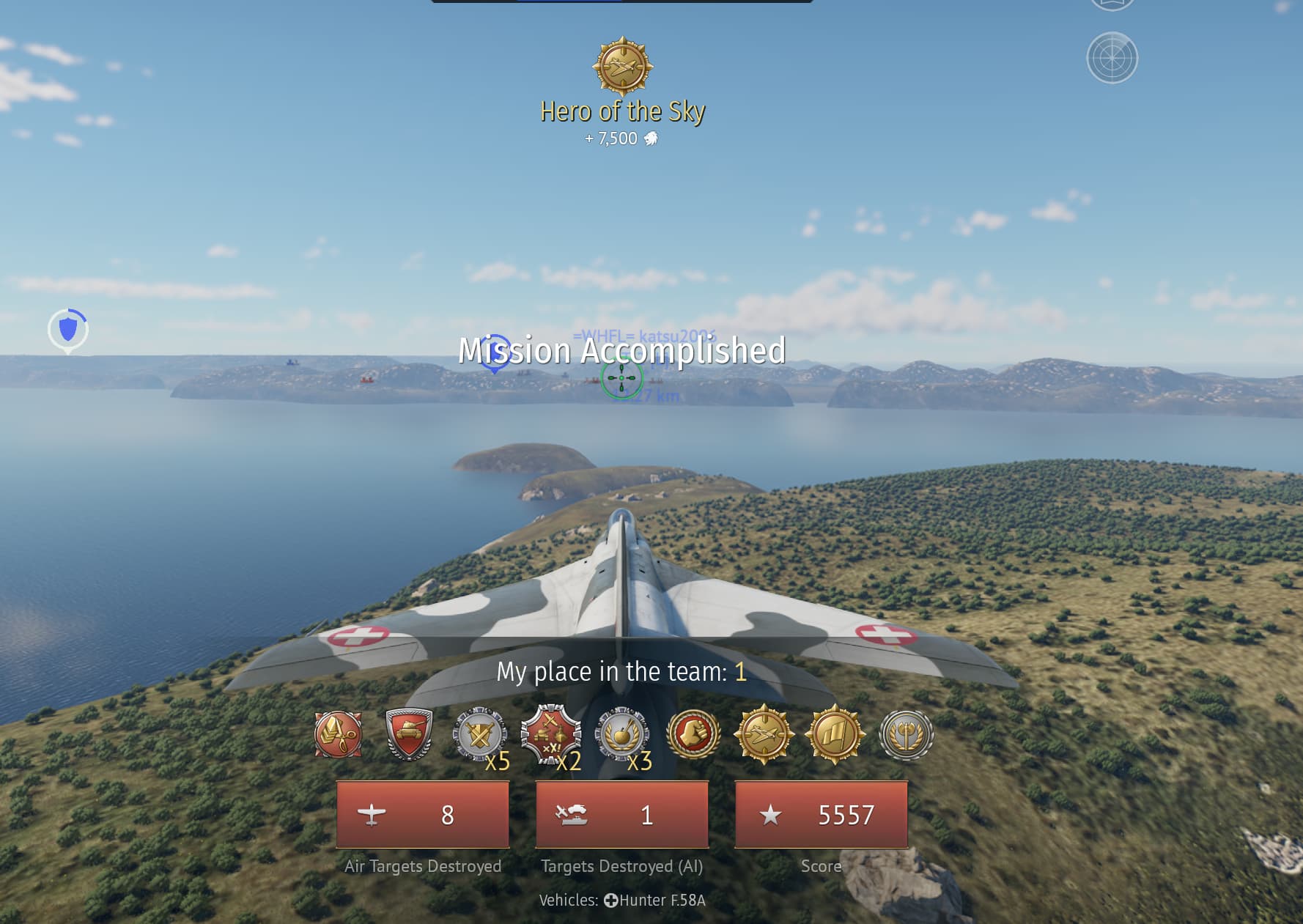Click the radar toggle icon
1303x924 pixels.
(x=1112, y=58)
